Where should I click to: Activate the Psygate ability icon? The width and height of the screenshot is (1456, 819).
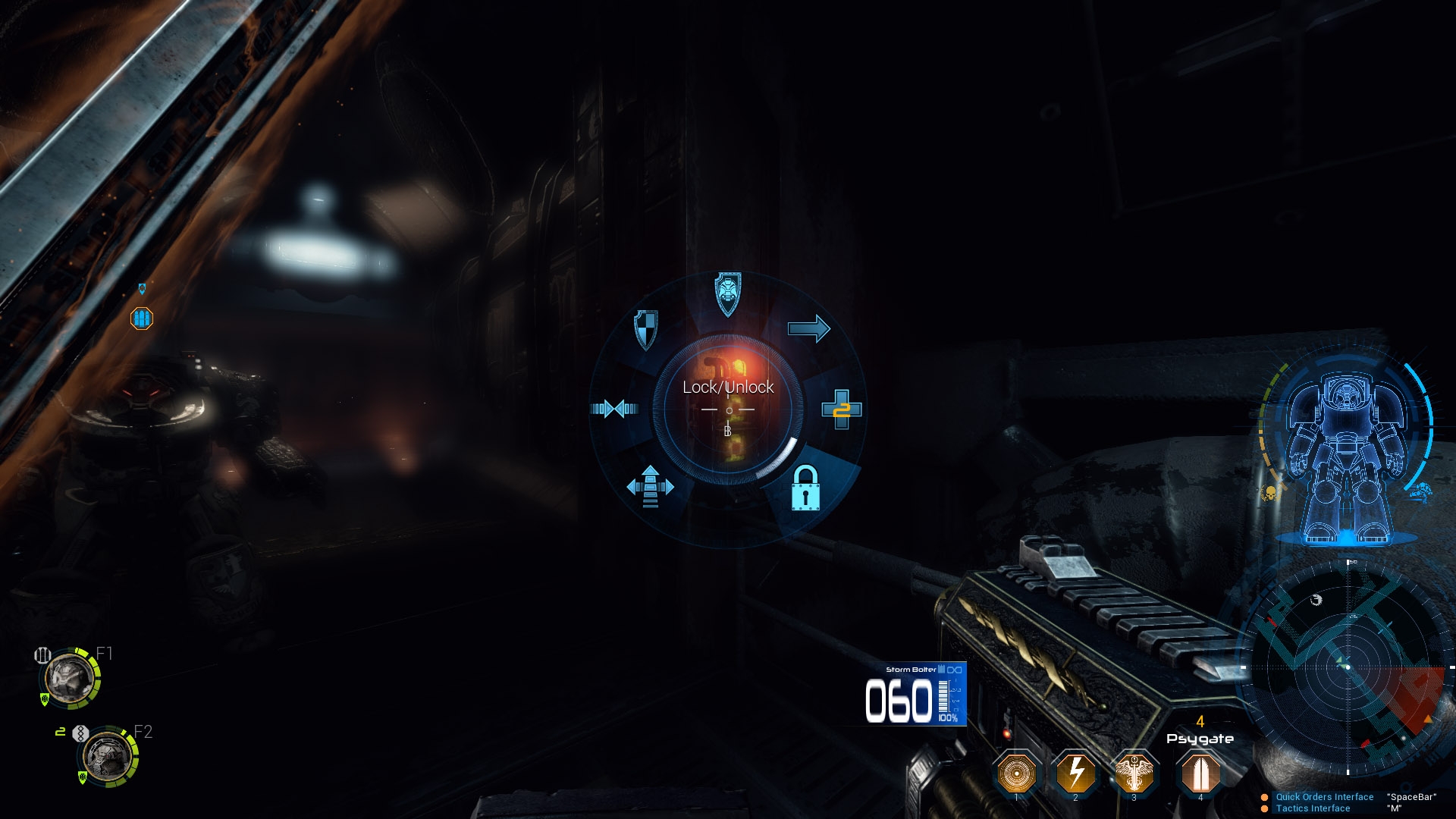click(1200, 773)
